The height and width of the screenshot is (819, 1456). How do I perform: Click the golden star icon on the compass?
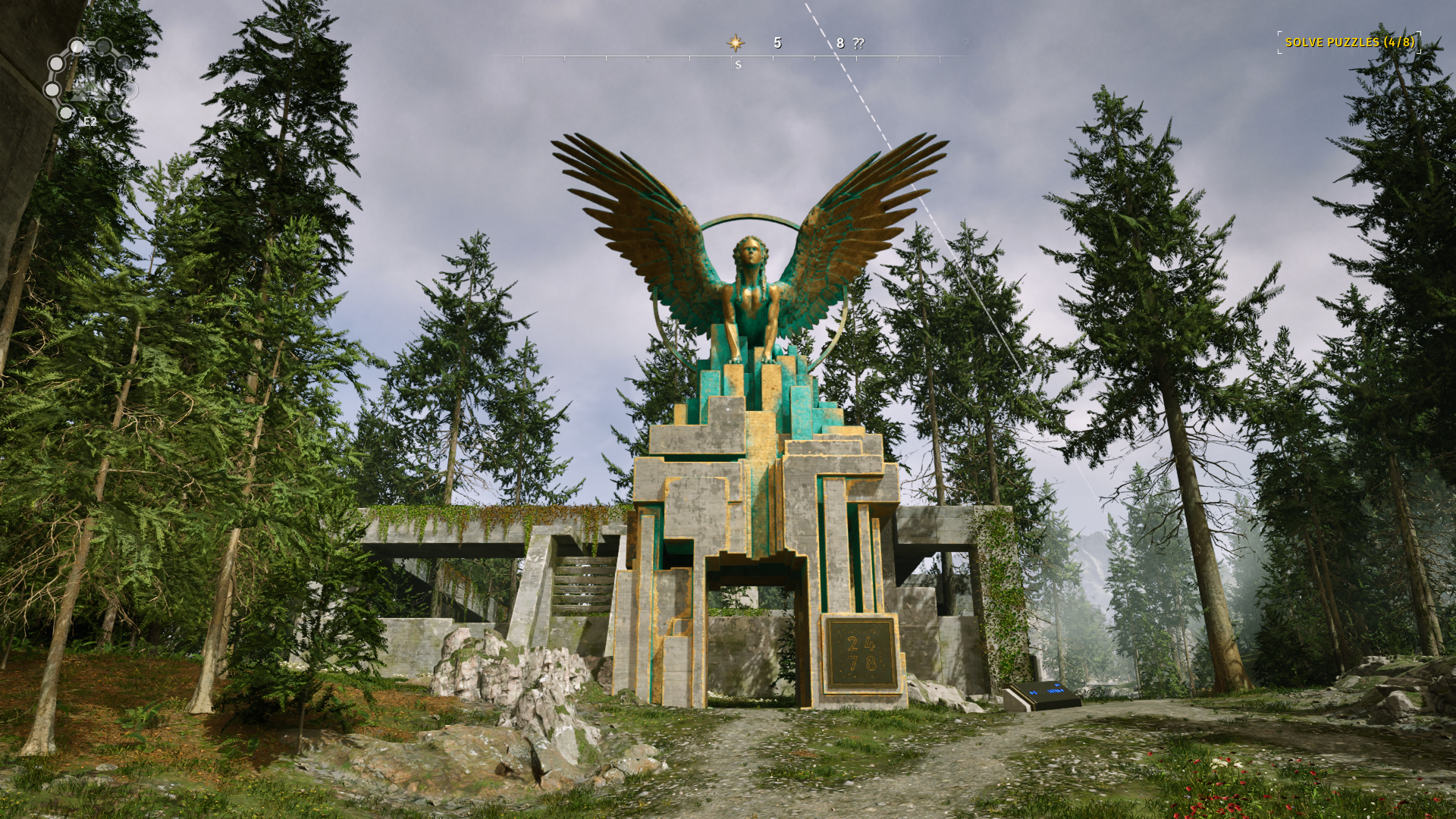tap(736, 44)
